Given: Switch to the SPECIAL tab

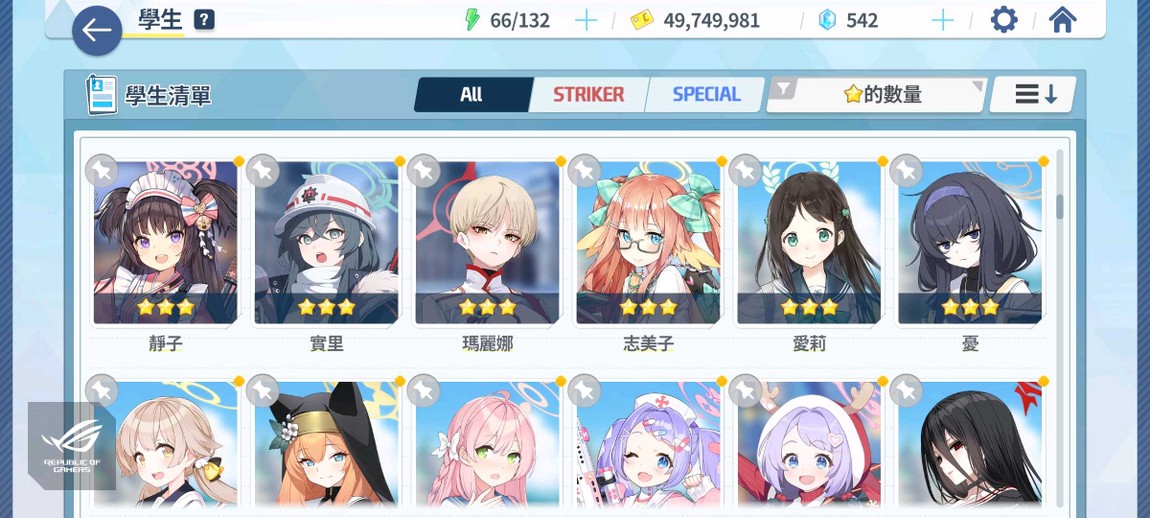Looking at the screenshot, I should 706,95.
